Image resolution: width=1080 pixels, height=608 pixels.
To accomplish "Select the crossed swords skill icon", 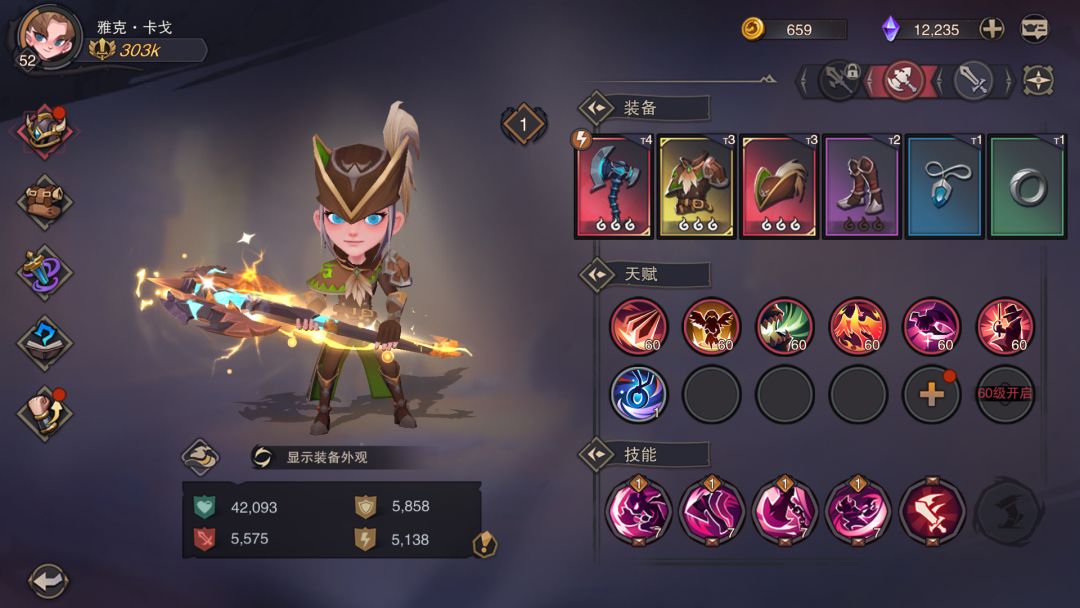I will coord(932,508).
